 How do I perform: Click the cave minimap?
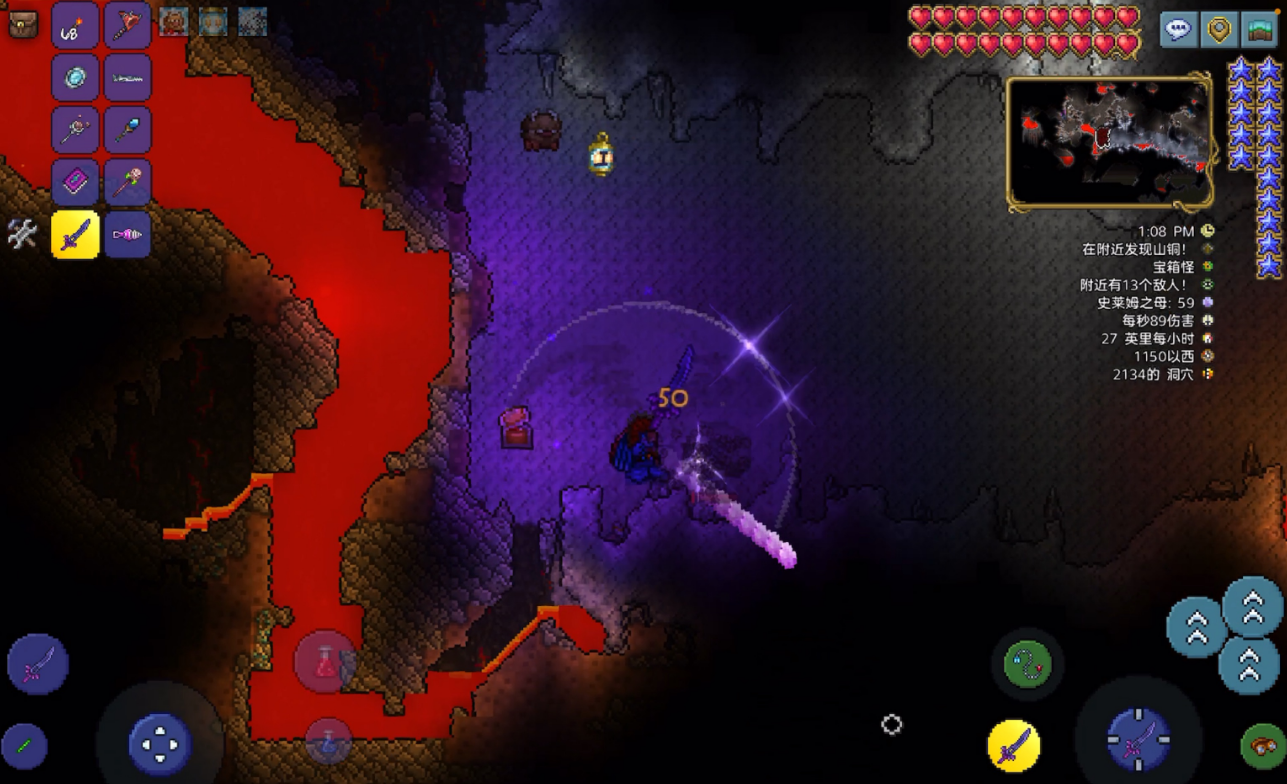point(1110,143)
